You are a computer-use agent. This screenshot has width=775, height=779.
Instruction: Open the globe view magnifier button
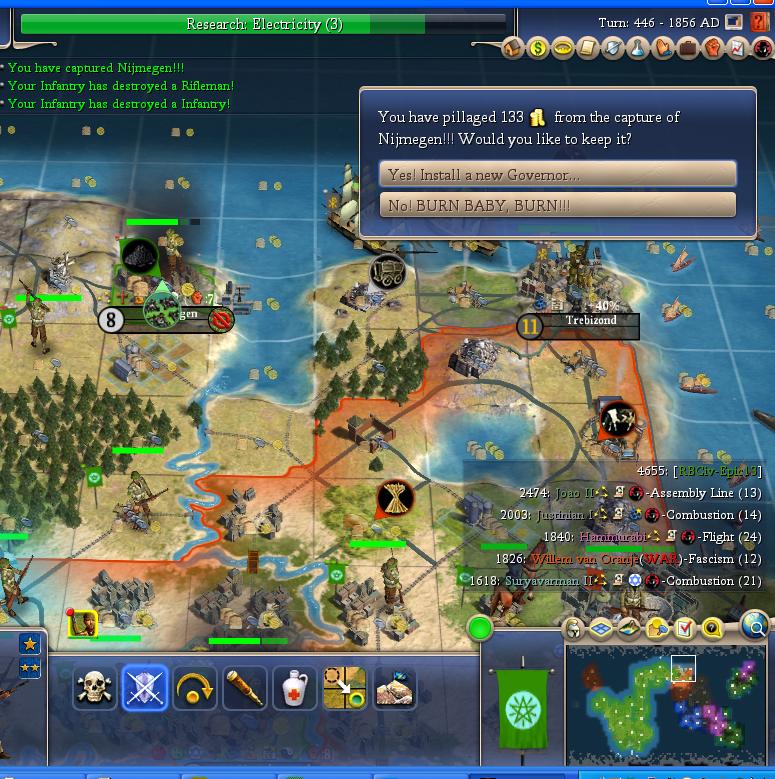pos(756,628)
